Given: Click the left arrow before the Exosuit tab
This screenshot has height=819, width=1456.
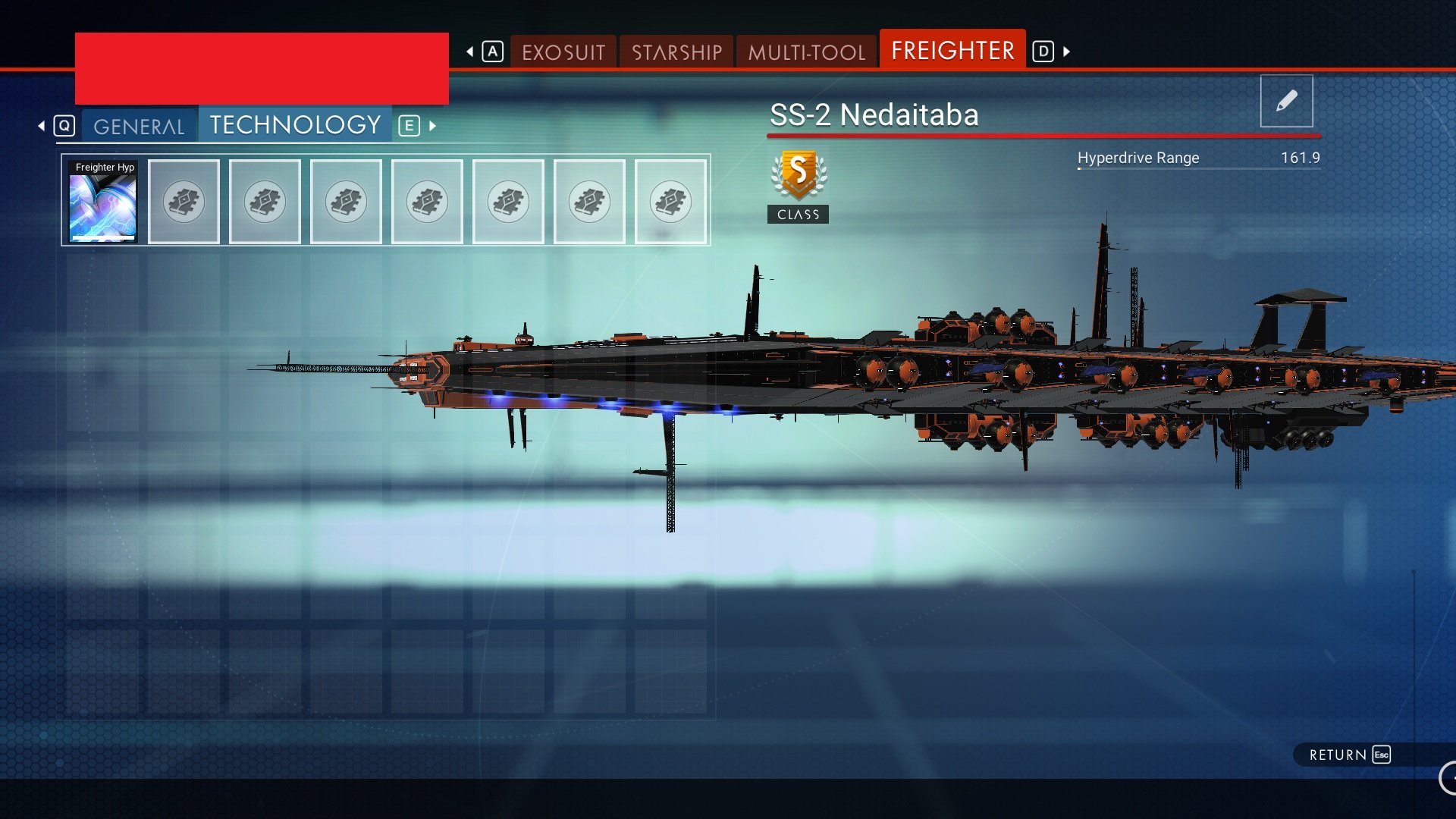Looking at the screenshot, I should click(470, 52).
